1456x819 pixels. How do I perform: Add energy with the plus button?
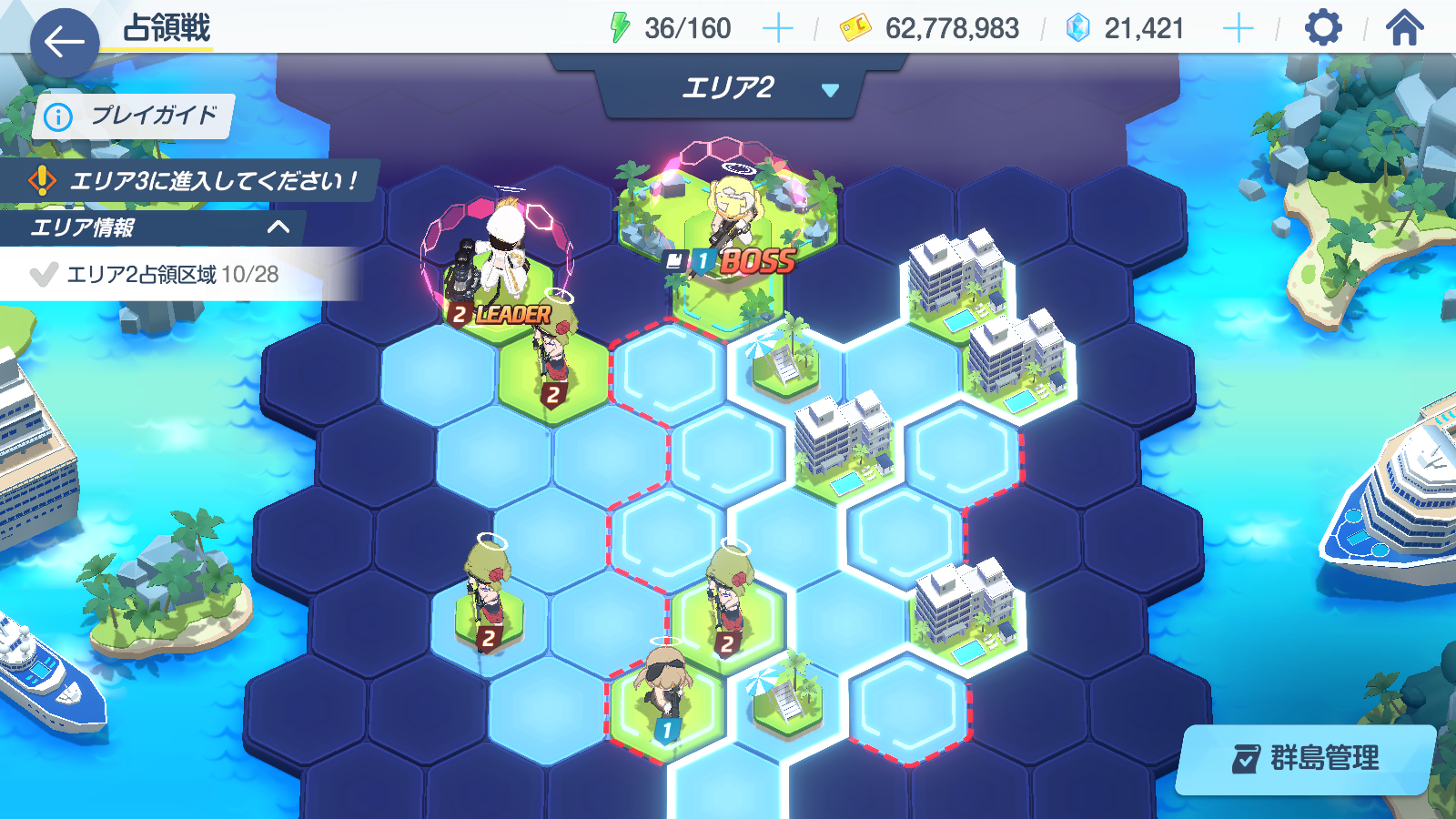pos(777,29)
